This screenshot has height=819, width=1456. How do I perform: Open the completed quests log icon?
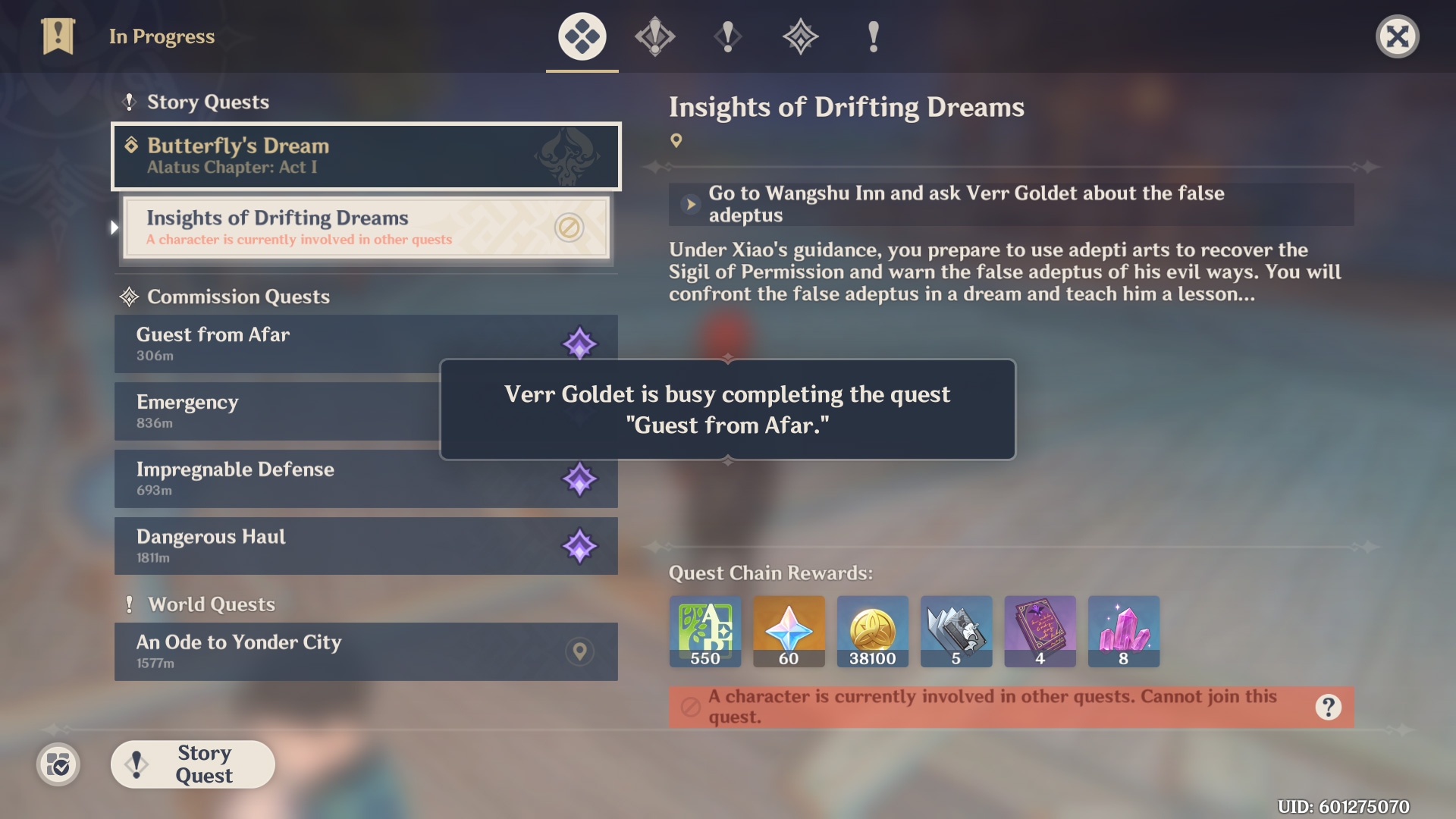(x=58, y=765)
